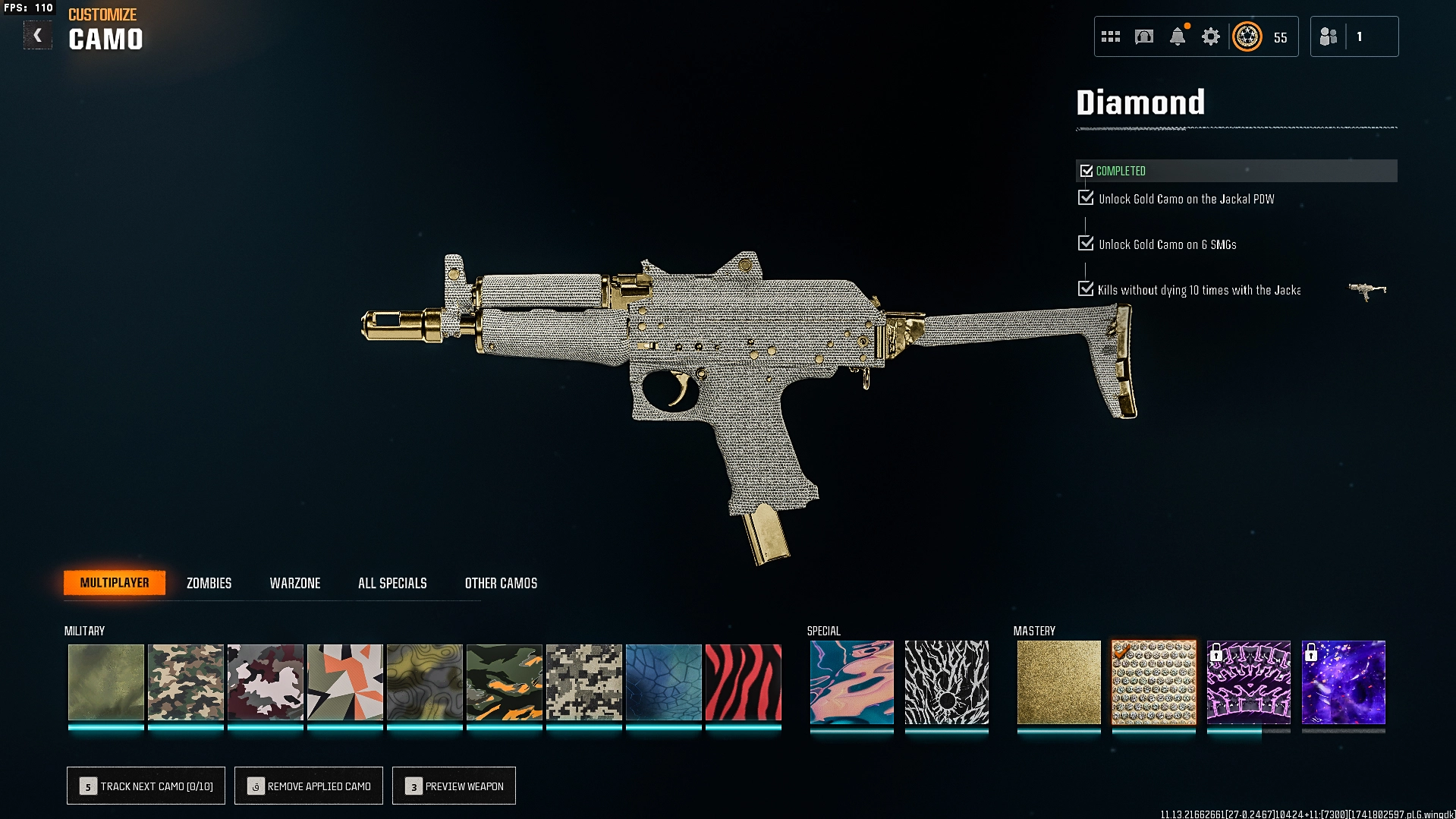Select the black and white cracked special camo
1456x819 pixels.
tap(946, 682)
